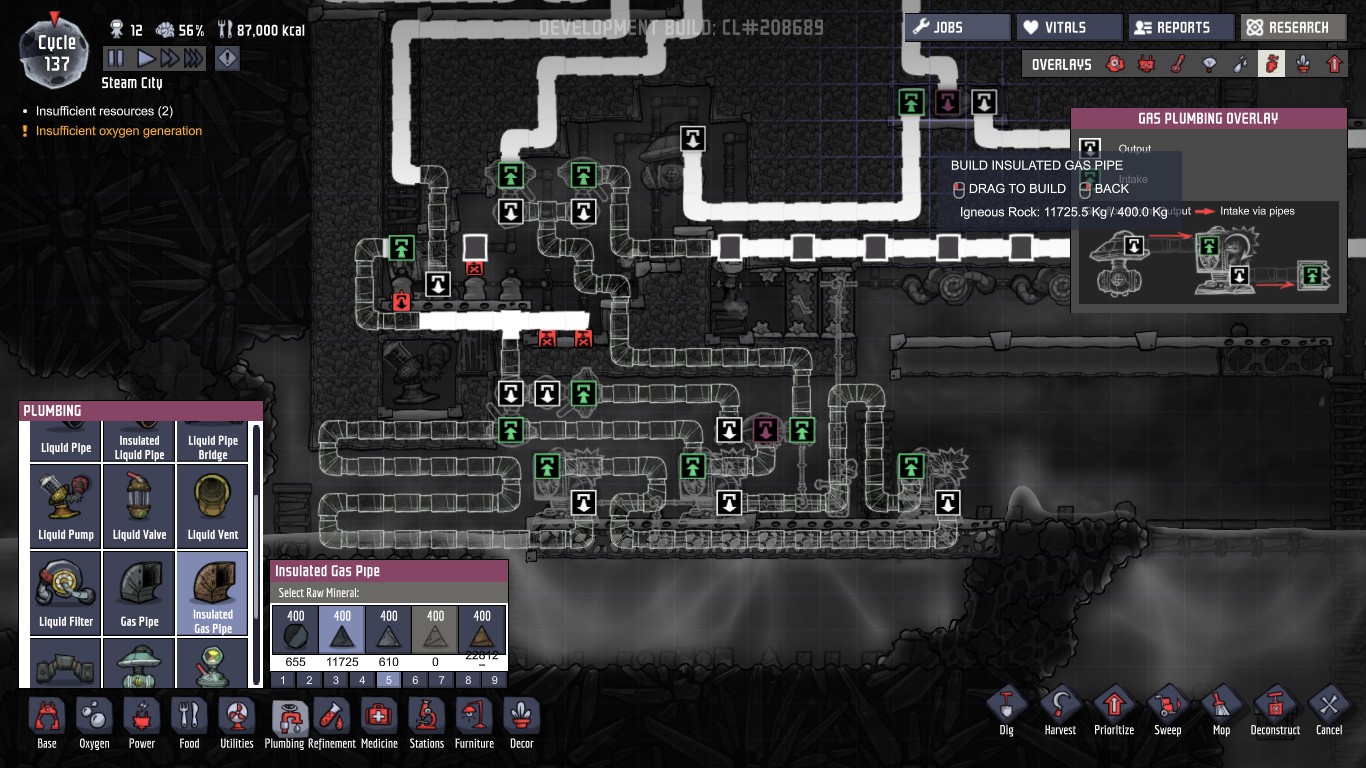
Task: Open the Power build category
Action: pyautogui.click(x=142, y=723)
